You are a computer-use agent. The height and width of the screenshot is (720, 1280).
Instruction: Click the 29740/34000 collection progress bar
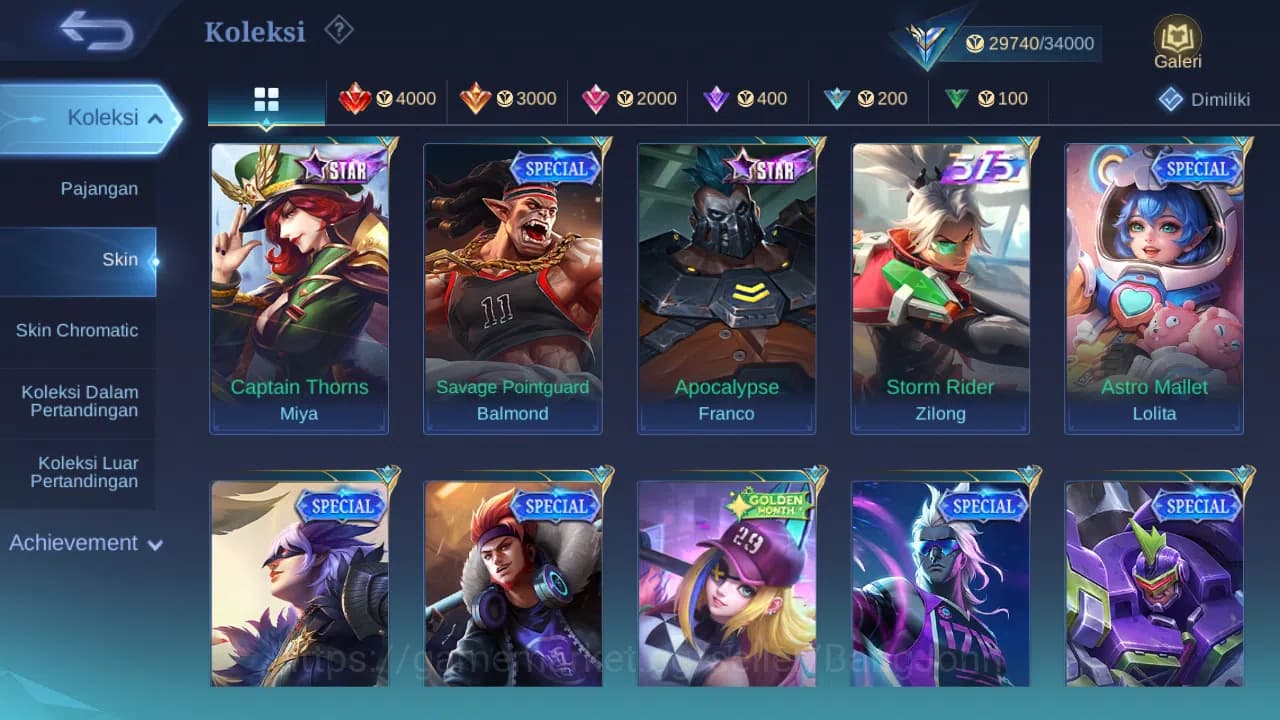(x=1030, y=43)
